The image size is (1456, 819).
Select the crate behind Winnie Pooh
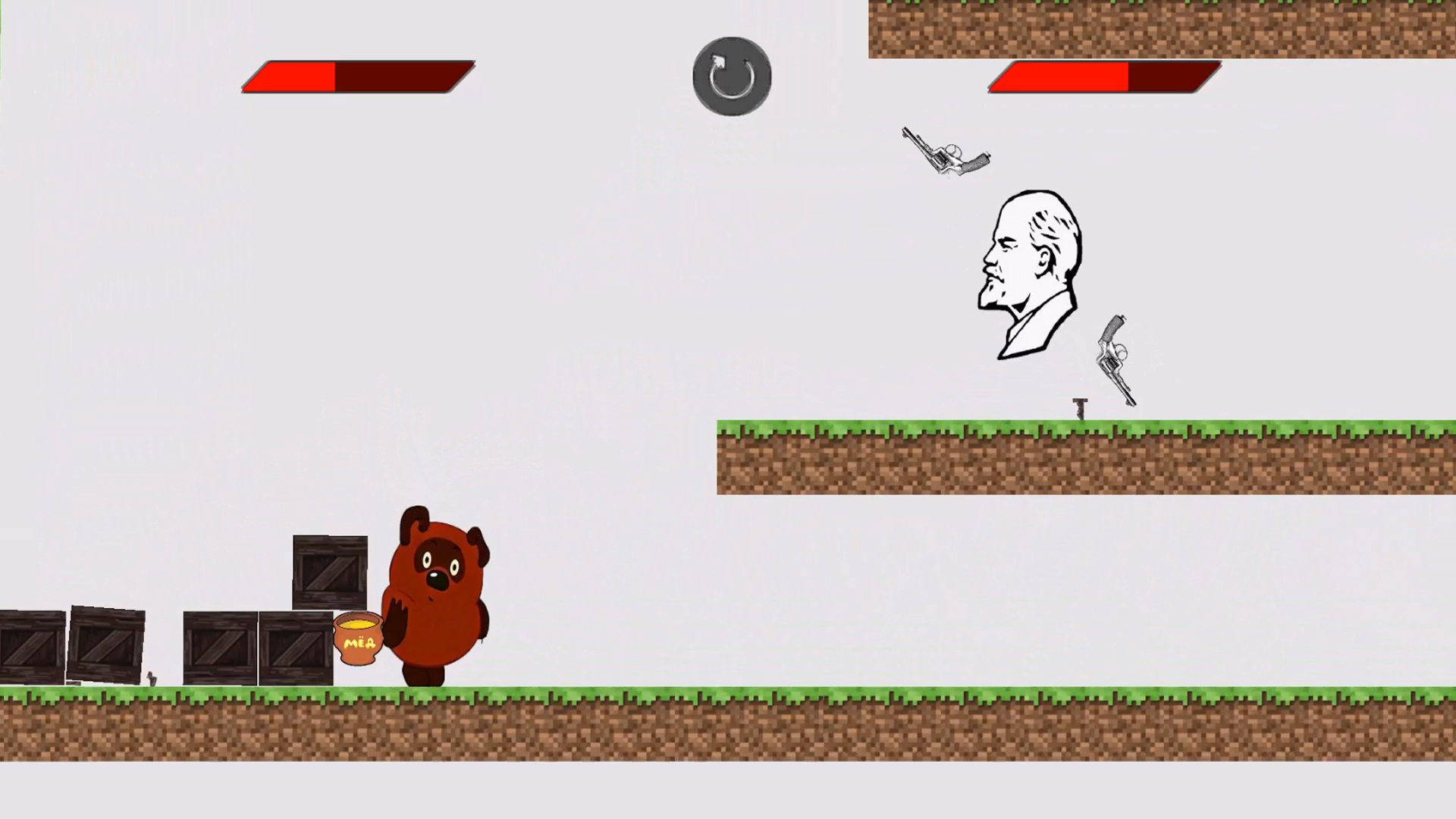330,573
